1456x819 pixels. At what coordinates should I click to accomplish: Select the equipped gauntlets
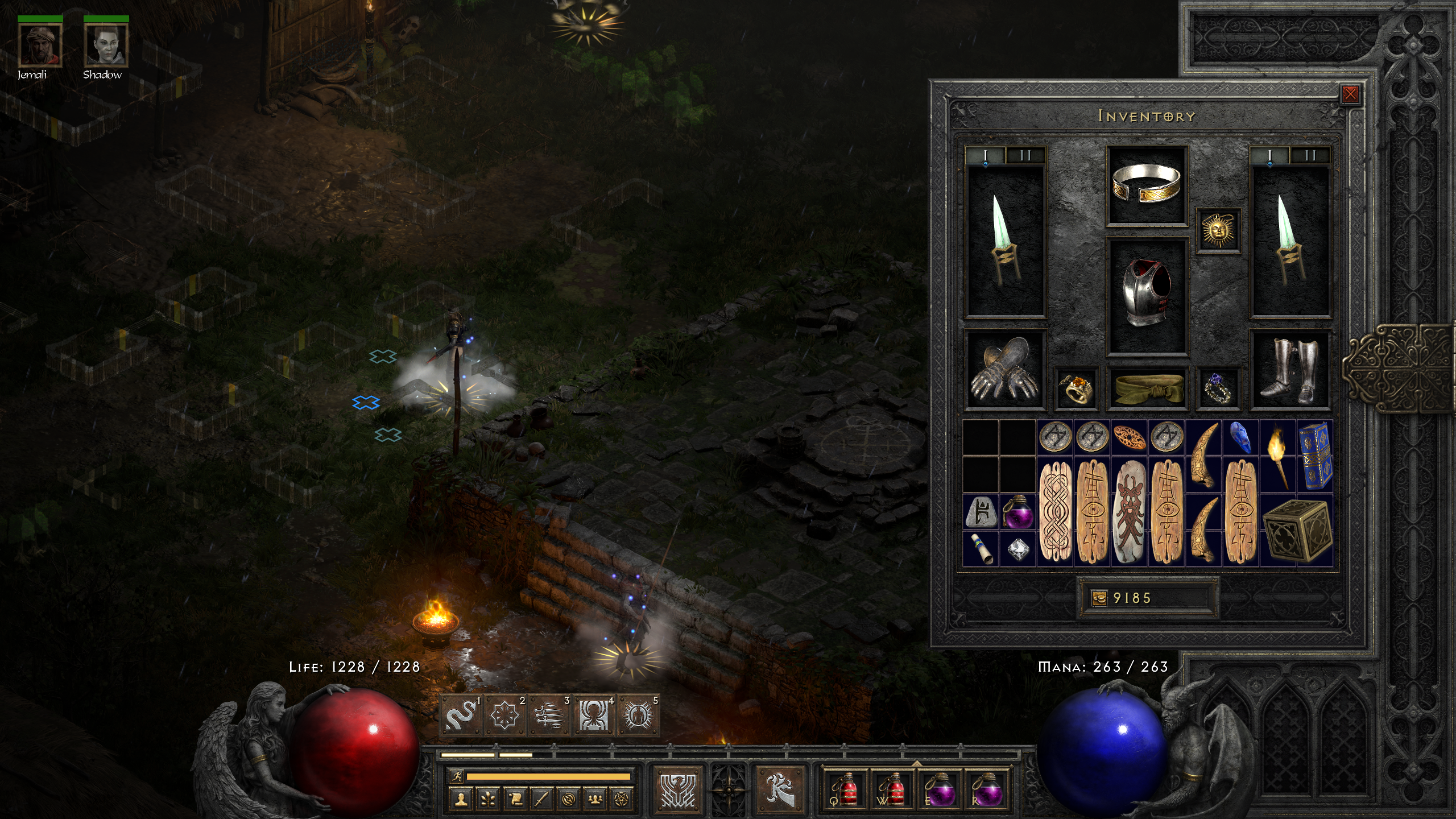(x=1005, y=370)
